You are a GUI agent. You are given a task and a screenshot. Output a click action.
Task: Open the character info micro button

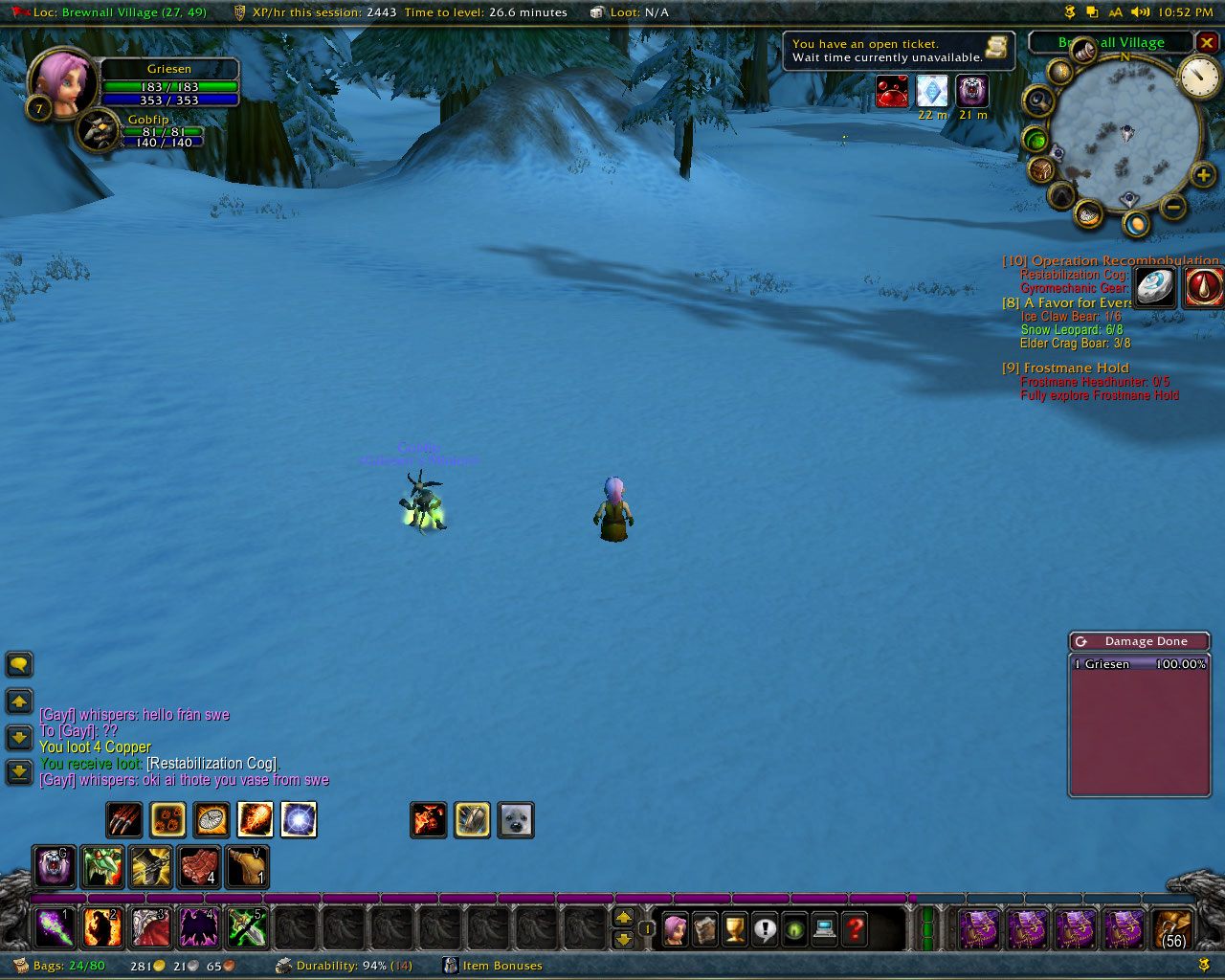coord(675,928)
